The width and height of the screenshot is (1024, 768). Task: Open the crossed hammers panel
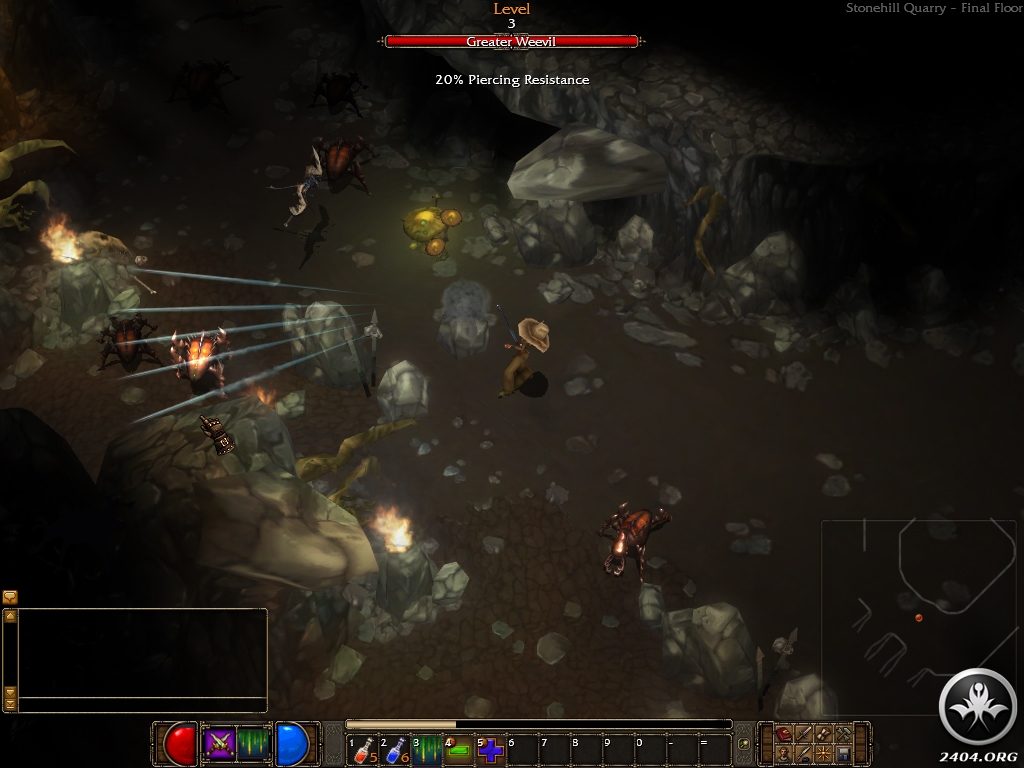pos(843,734)
